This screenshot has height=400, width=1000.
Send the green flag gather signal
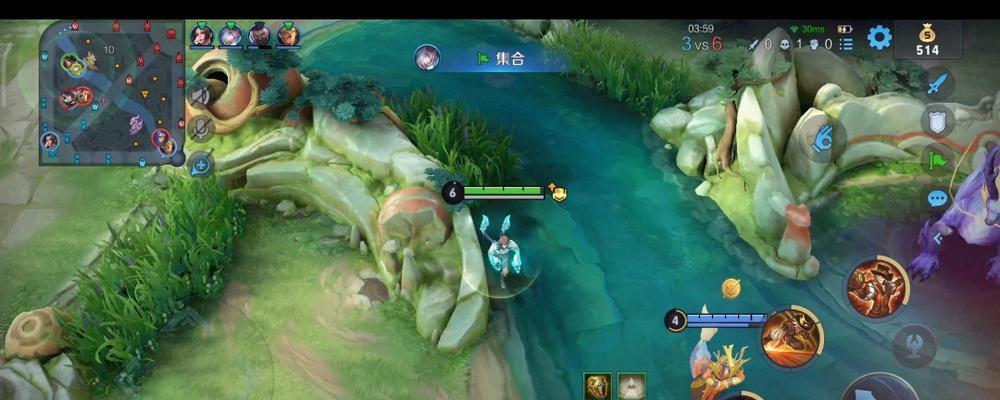tap(937, 159)
